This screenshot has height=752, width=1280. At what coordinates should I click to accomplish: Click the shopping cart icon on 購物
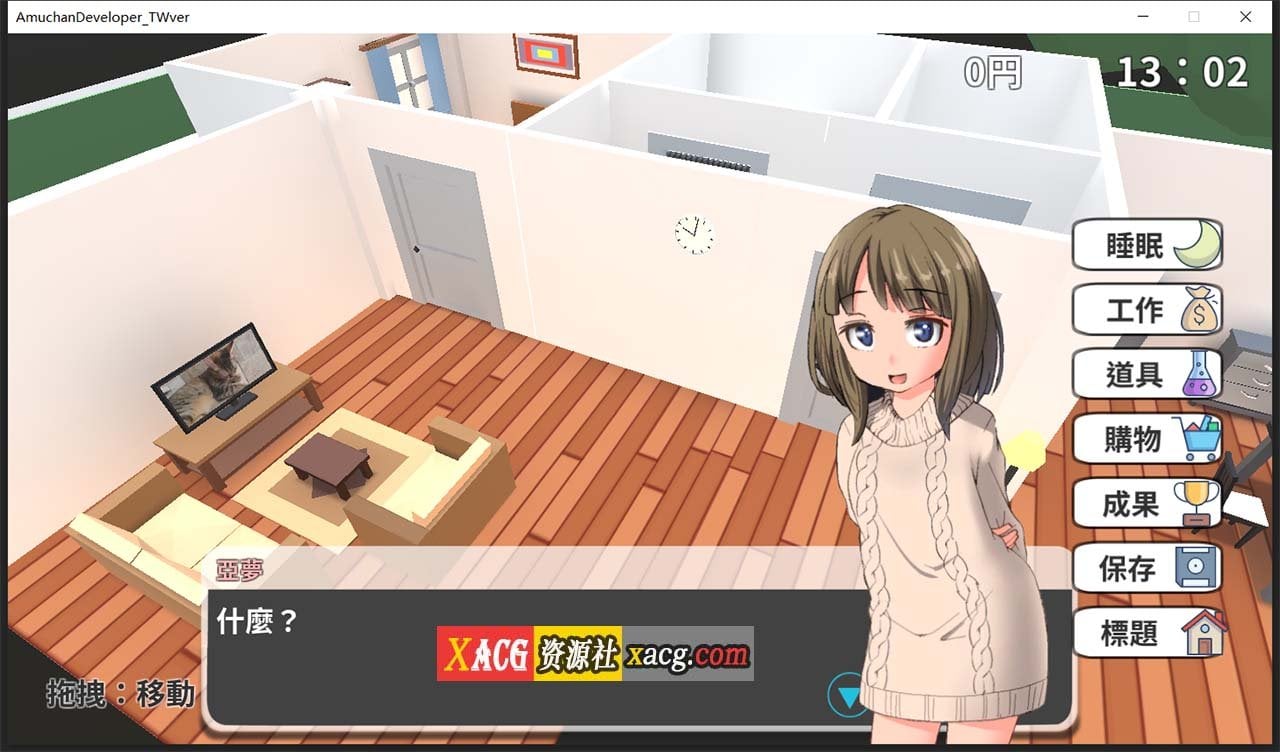(1200, 438)
